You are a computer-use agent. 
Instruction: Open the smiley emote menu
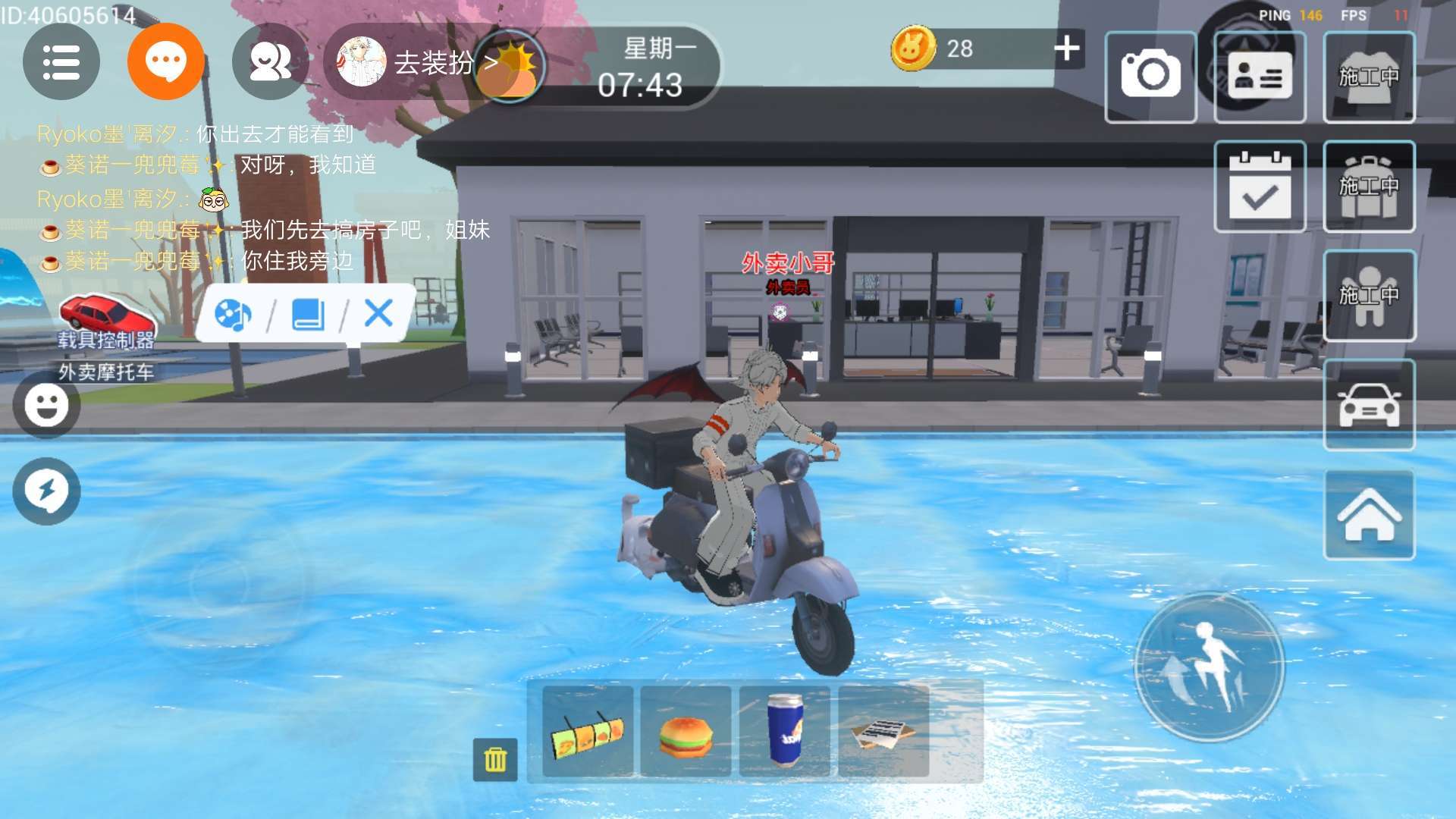click(x=46, y=405)
